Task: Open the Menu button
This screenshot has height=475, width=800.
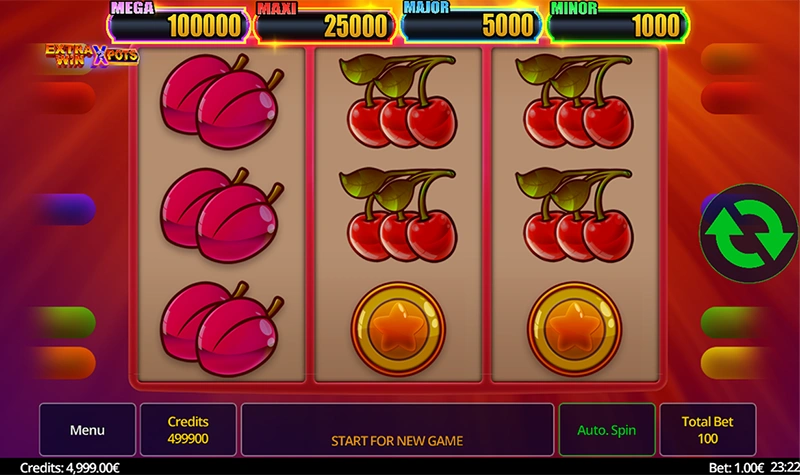Action: 87,430
